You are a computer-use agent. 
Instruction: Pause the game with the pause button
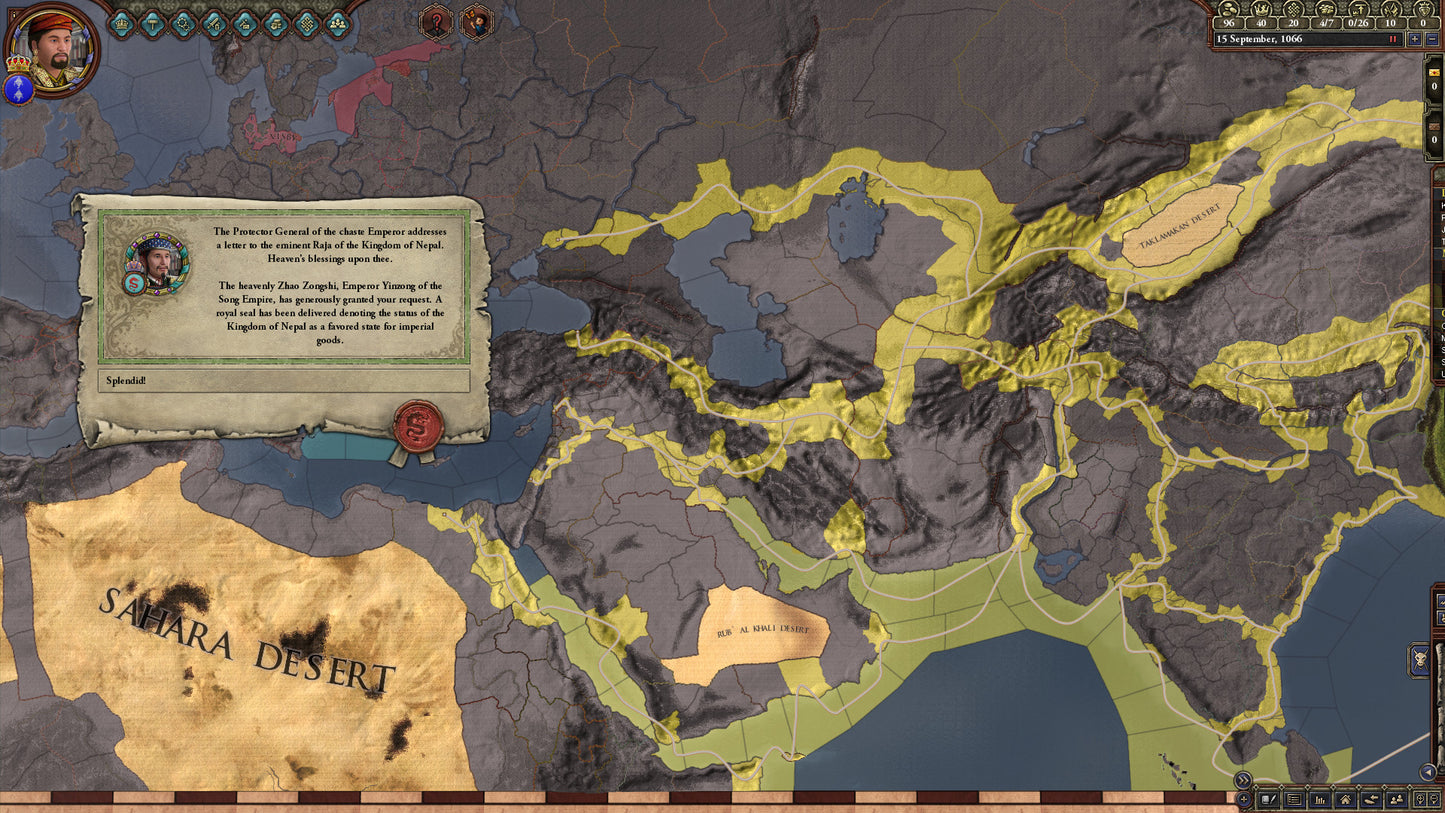coord(1392,39)
